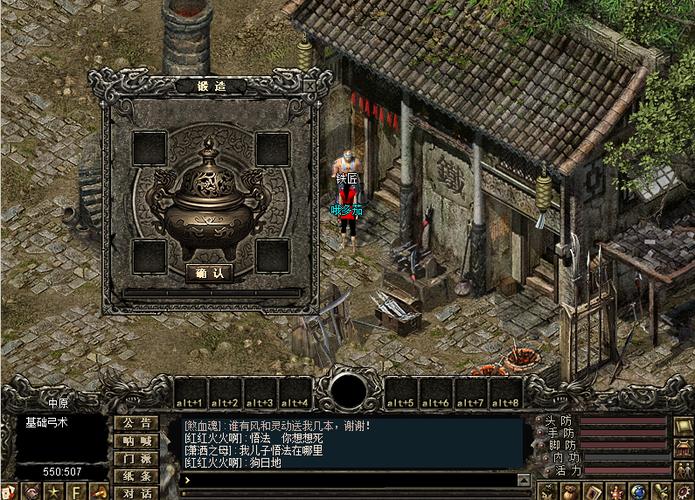
Task: Confirm forging with the 确认 button
Action: (x=210, y=272)
